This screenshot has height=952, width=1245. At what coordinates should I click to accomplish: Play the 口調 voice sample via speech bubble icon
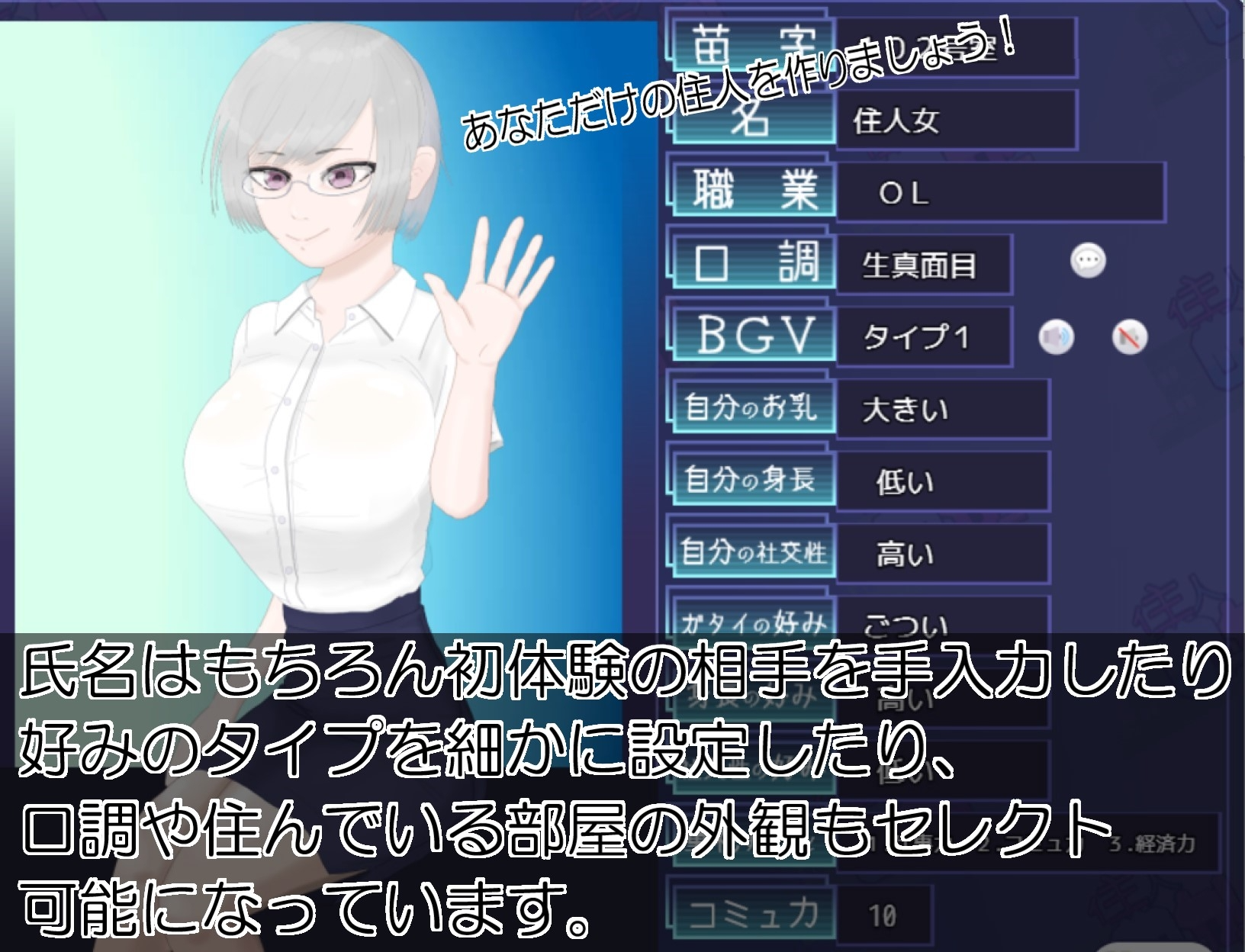(x=1089, y=261)
